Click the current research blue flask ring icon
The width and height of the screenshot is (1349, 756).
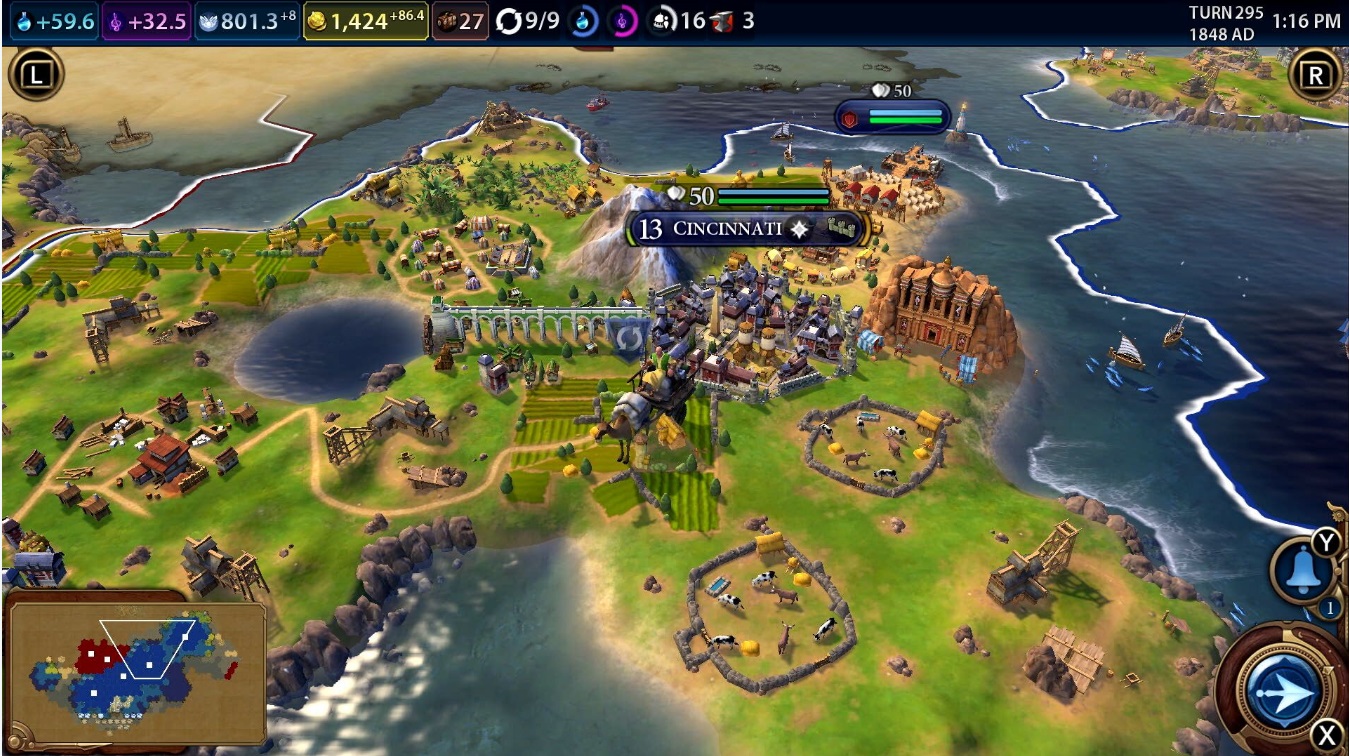coord(583,18)
